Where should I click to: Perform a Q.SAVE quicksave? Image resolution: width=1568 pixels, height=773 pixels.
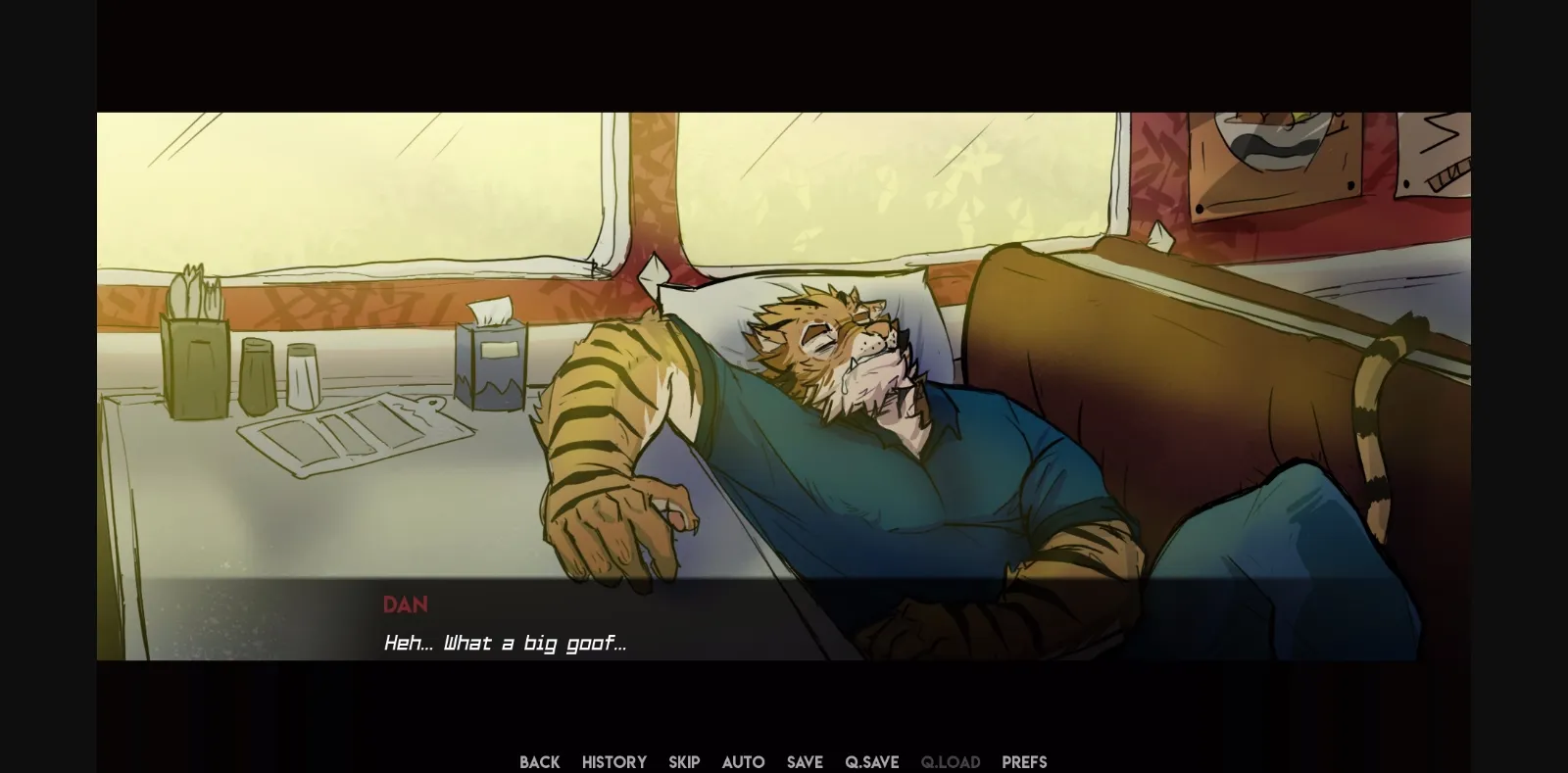click(870, 761)
